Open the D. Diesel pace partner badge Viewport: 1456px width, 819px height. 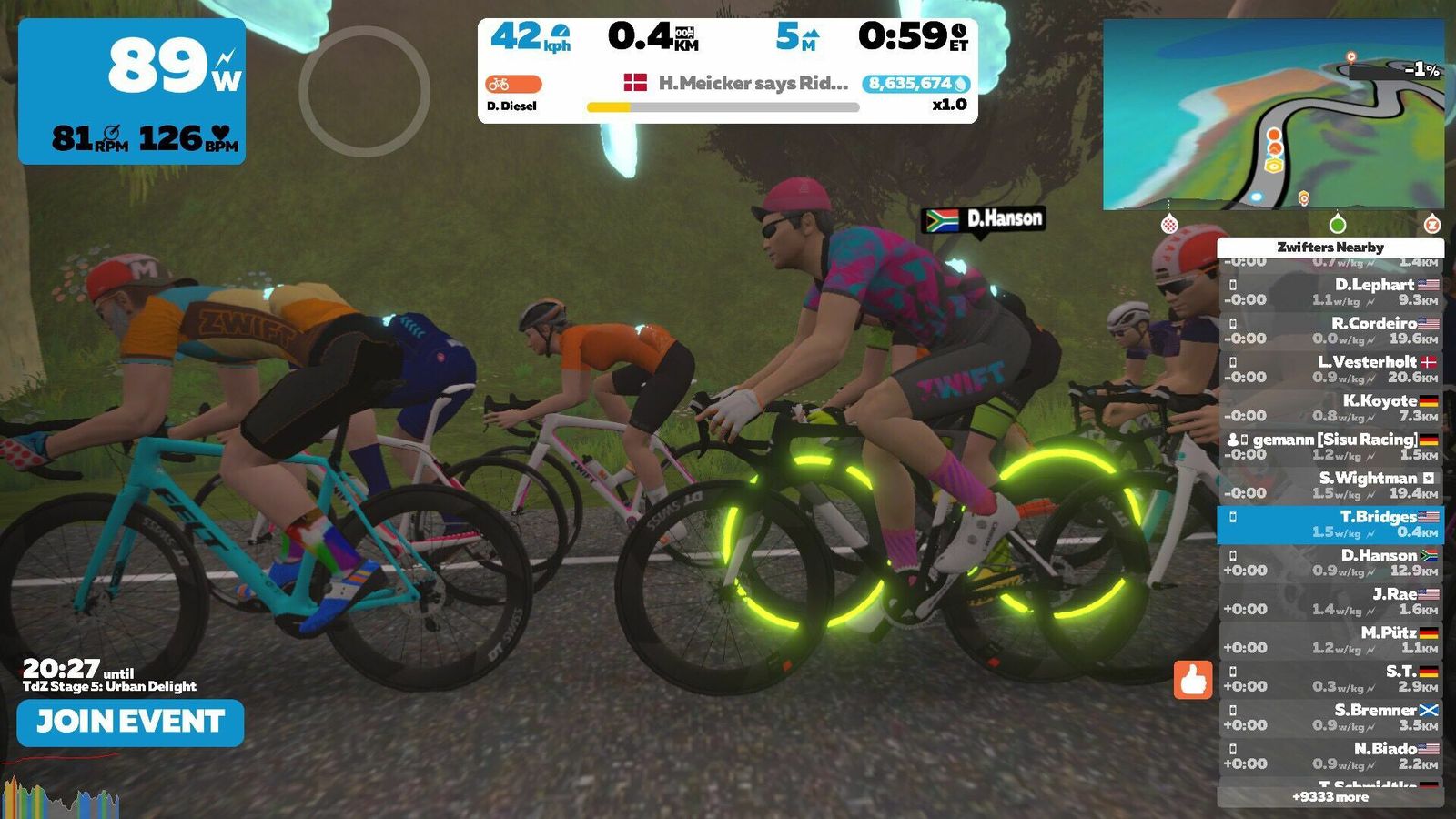[x=513, y=85]
